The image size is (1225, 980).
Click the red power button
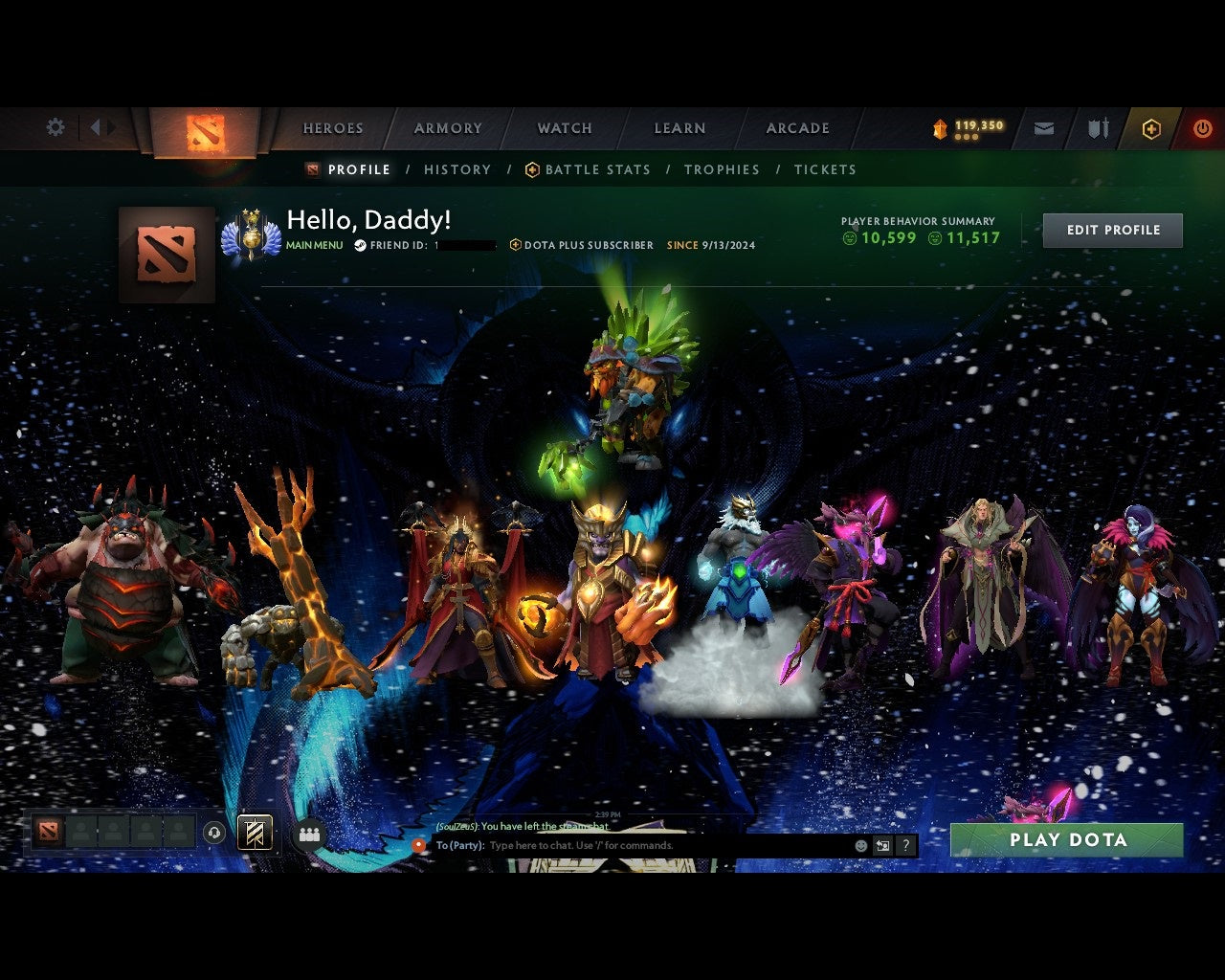click(x=1202, y=127)
